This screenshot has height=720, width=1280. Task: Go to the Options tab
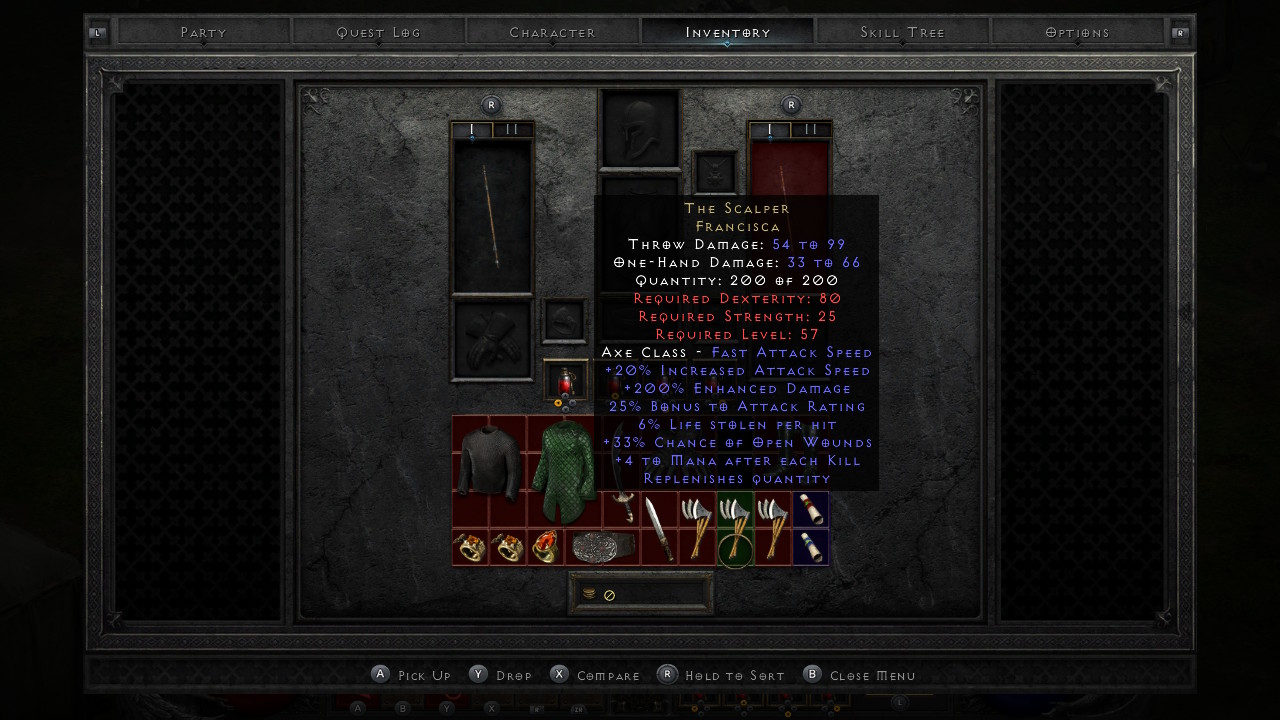tap(1077, 32)
